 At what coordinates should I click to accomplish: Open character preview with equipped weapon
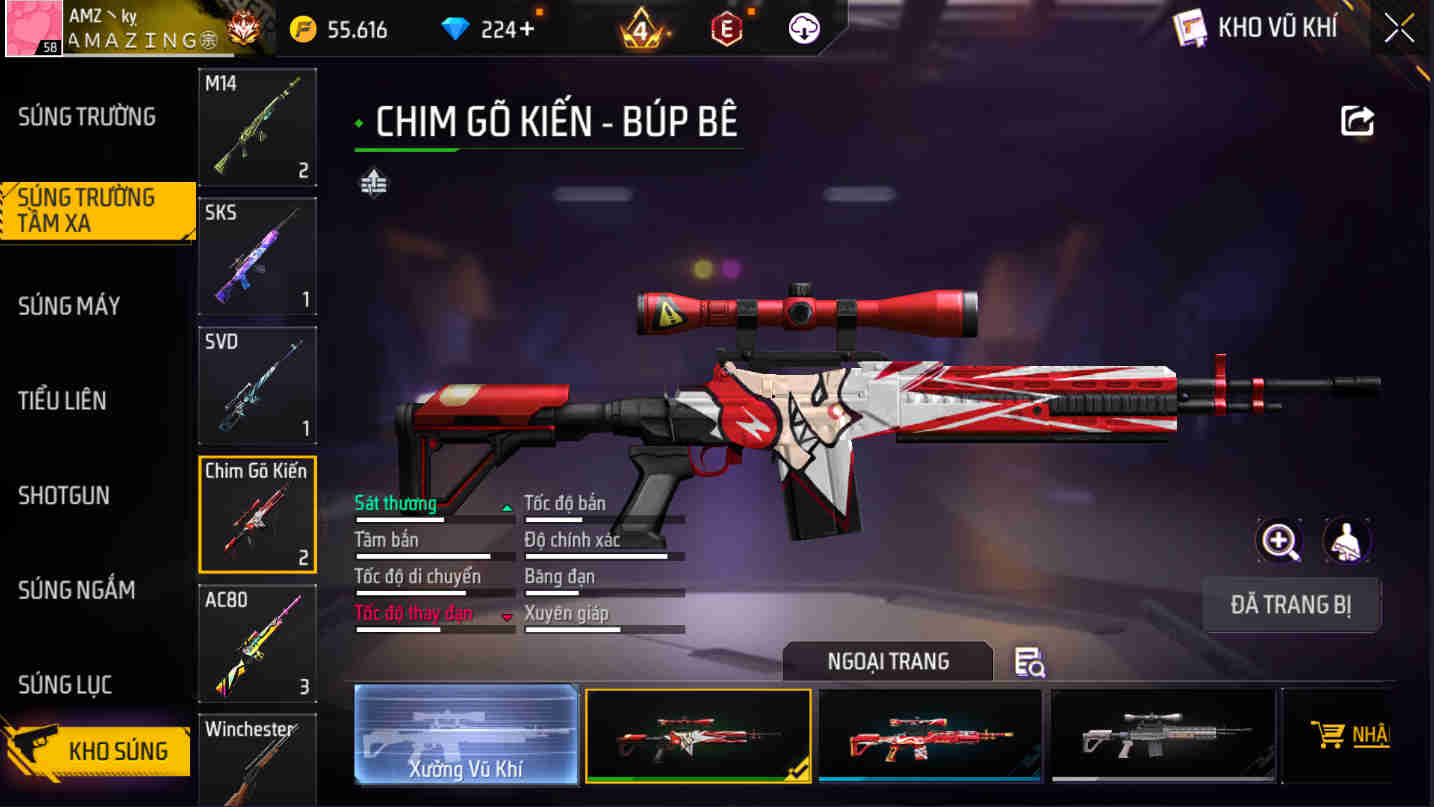[x=1348, y=540]
